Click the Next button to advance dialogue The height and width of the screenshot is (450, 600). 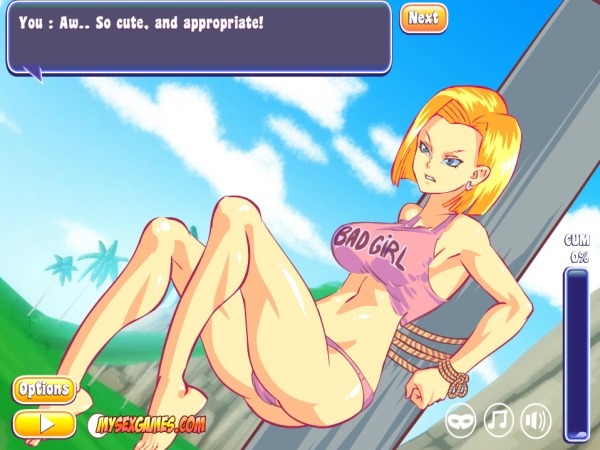tap(423, 18)
